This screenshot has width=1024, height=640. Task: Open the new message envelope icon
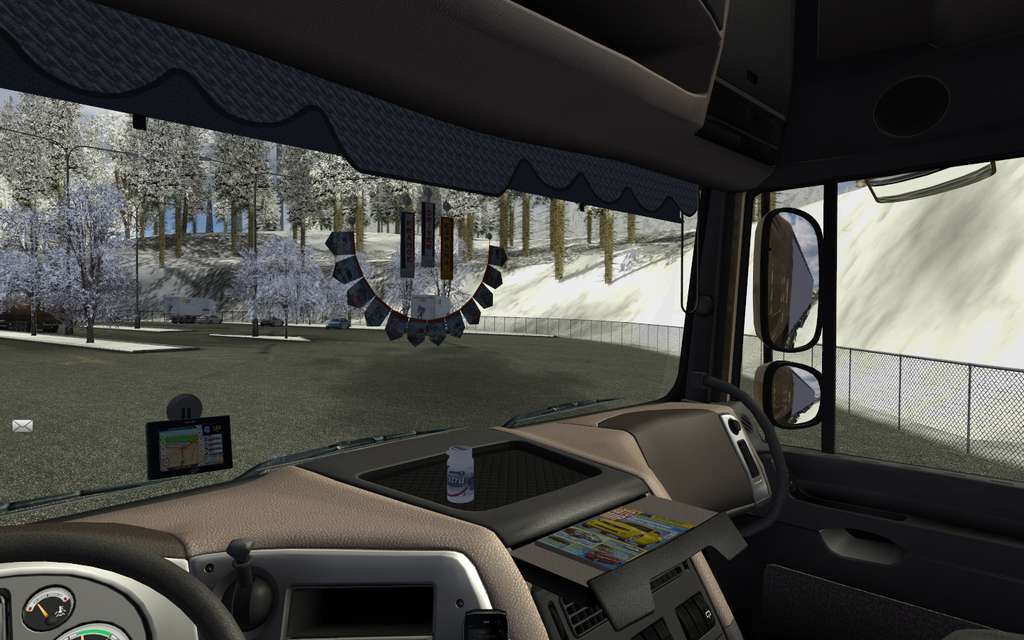22,426
